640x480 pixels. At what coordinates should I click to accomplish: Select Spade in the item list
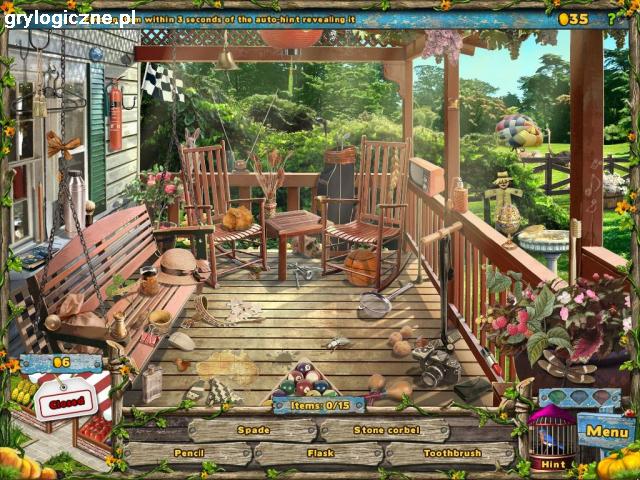(x=252, y=430)
